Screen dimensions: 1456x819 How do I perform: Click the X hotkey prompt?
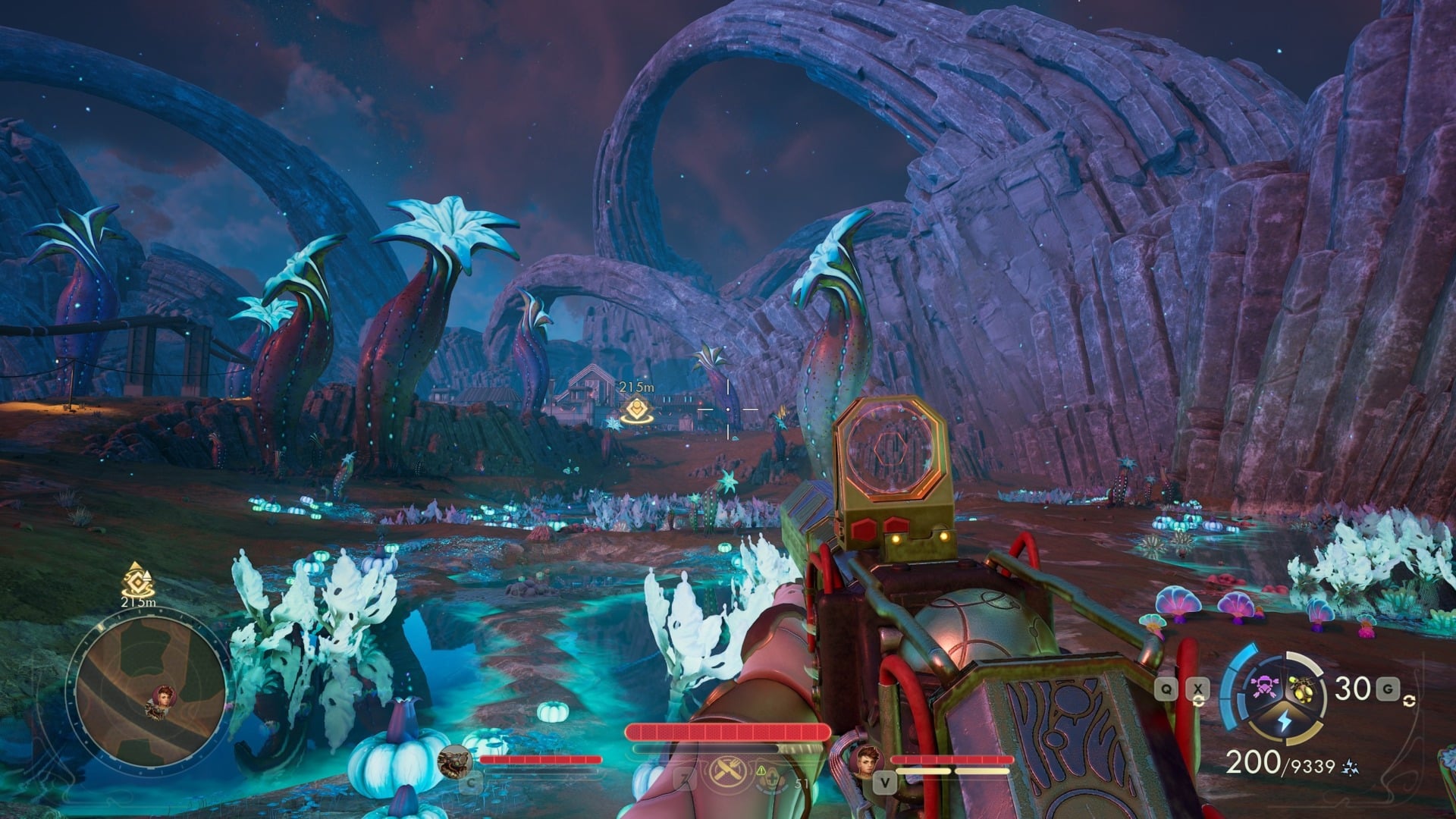click(x=1197, y=689)
